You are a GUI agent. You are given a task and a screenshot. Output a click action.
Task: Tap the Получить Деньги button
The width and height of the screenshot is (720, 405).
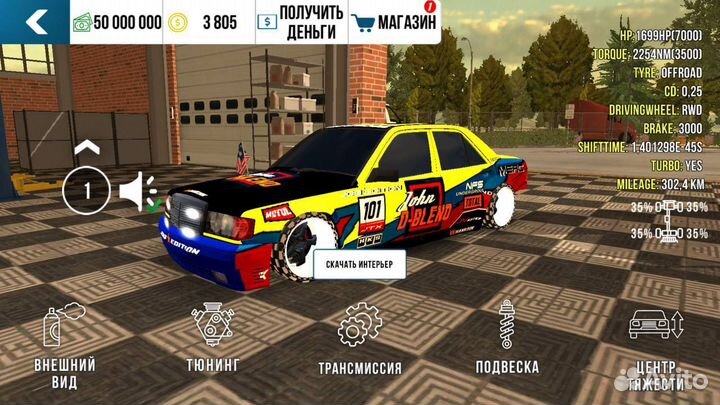point(300,21)
